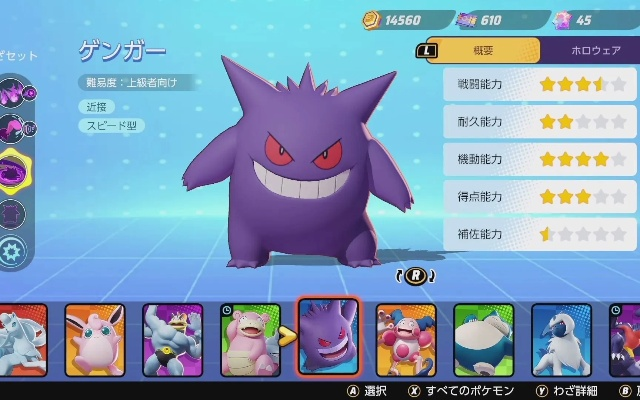Choose the Mr. Mime portrait

[406, 339]
